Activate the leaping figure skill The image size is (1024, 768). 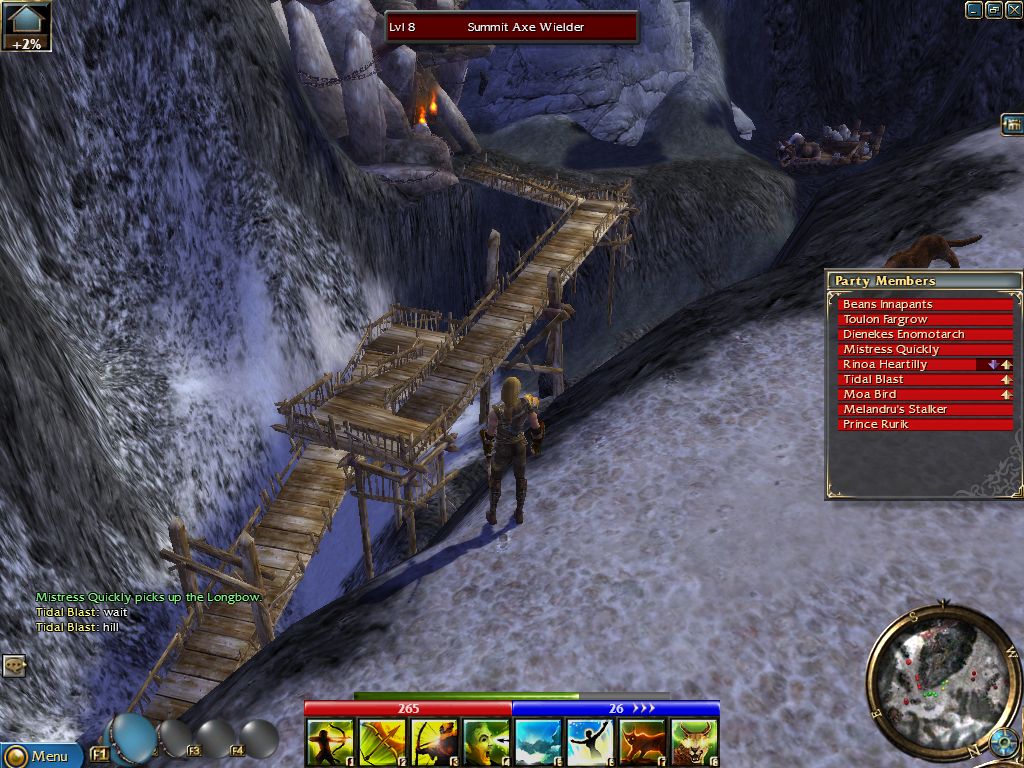click(590, 742)
